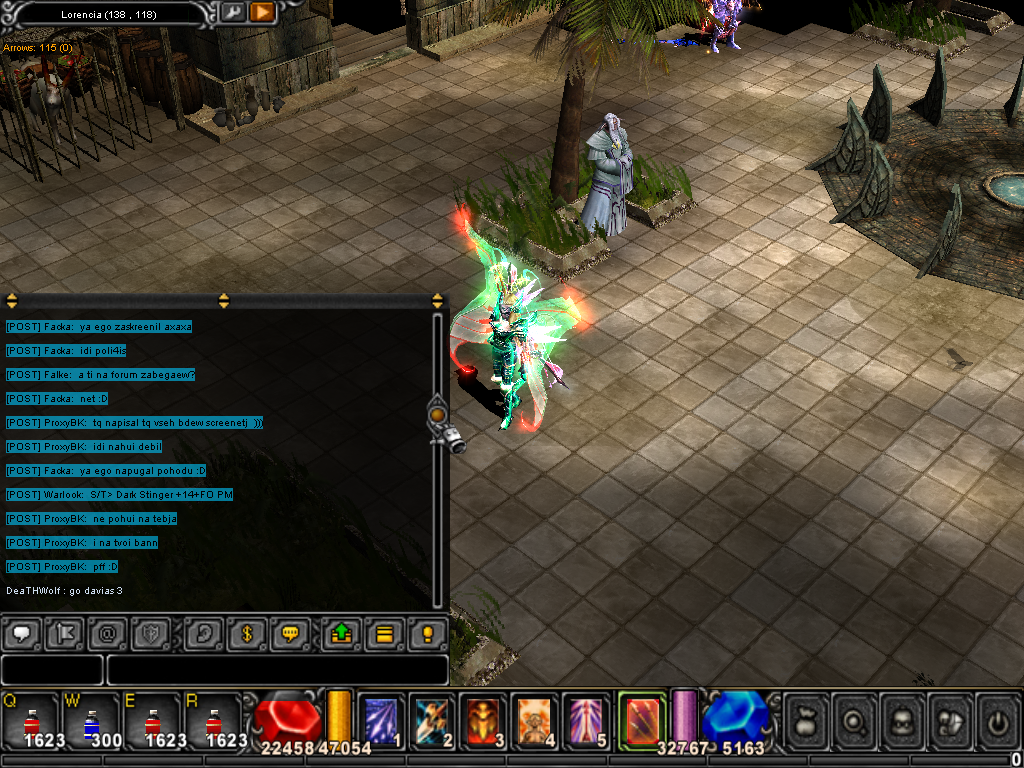The image size is (1024, 768).
Task: Choose skill slot 3 fiery armor icon
Action: (x=484, y=718)
